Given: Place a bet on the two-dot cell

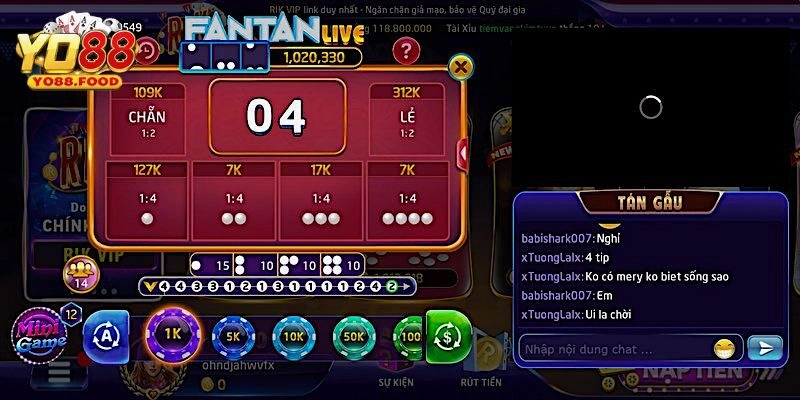Looking at the screenshot, I should (x=234, y=203).
